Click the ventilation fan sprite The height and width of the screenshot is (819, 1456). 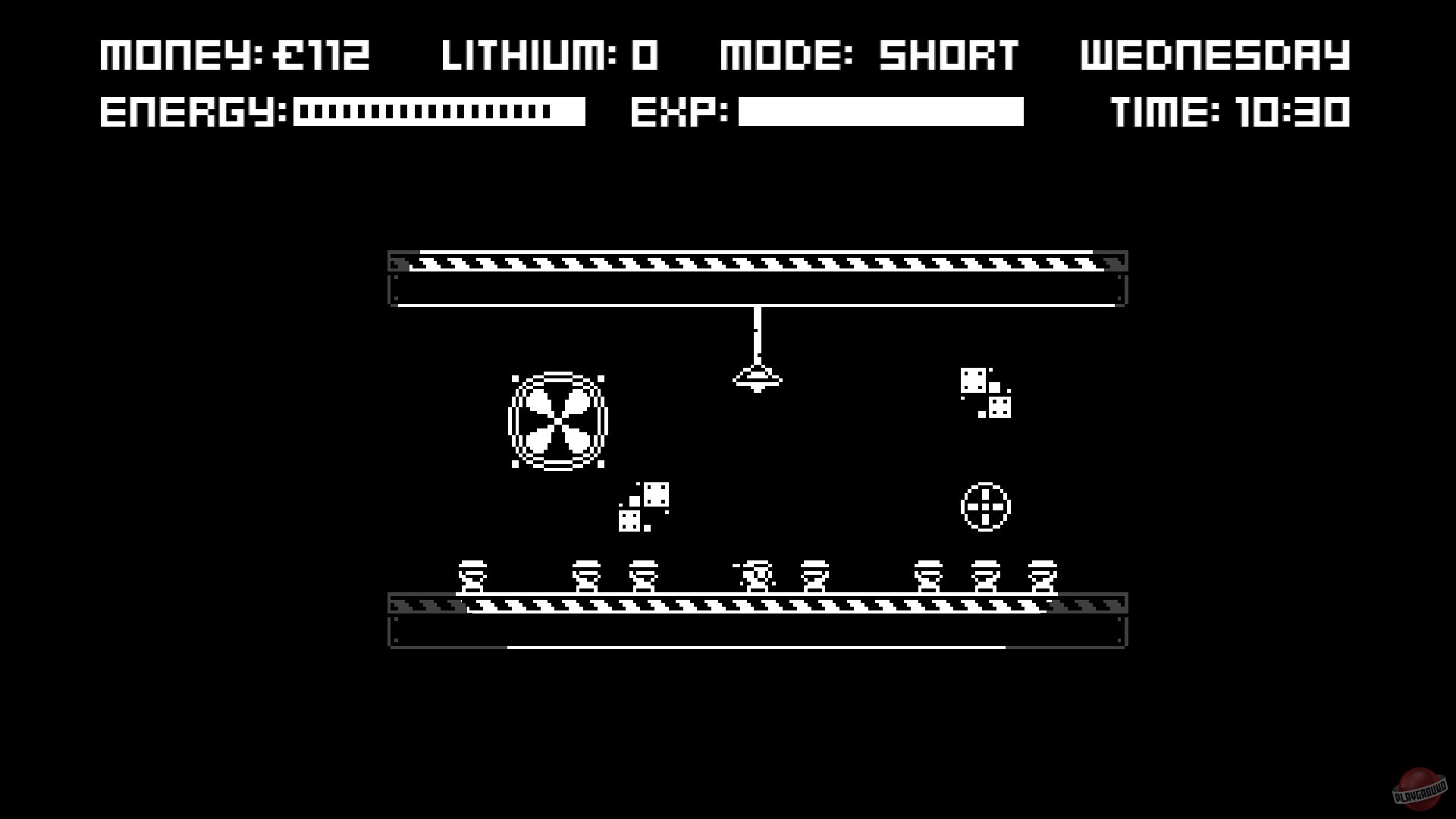pos(559,421)
